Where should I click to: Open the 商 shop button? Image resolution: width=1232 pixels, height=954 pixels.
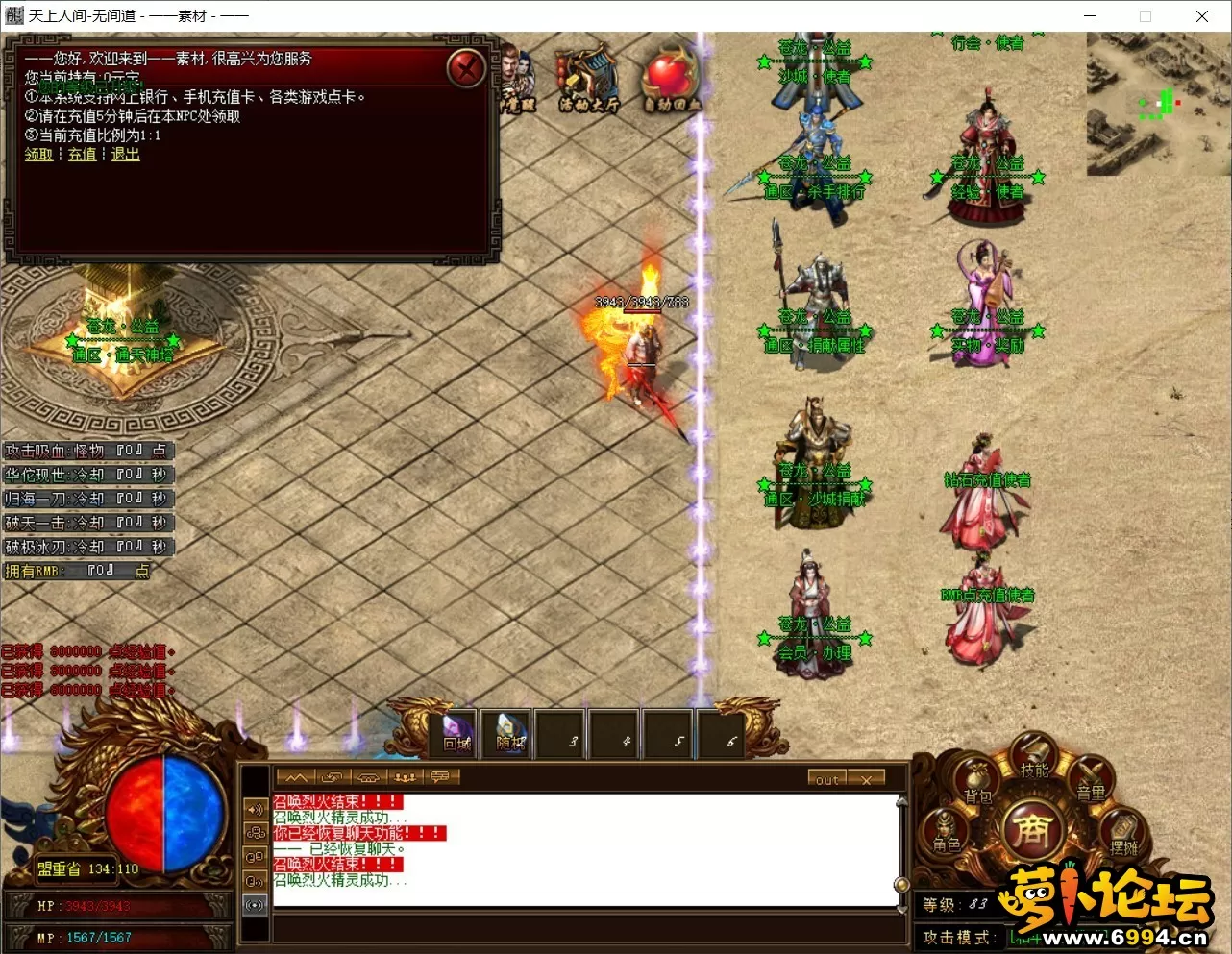coord(1032,828)
